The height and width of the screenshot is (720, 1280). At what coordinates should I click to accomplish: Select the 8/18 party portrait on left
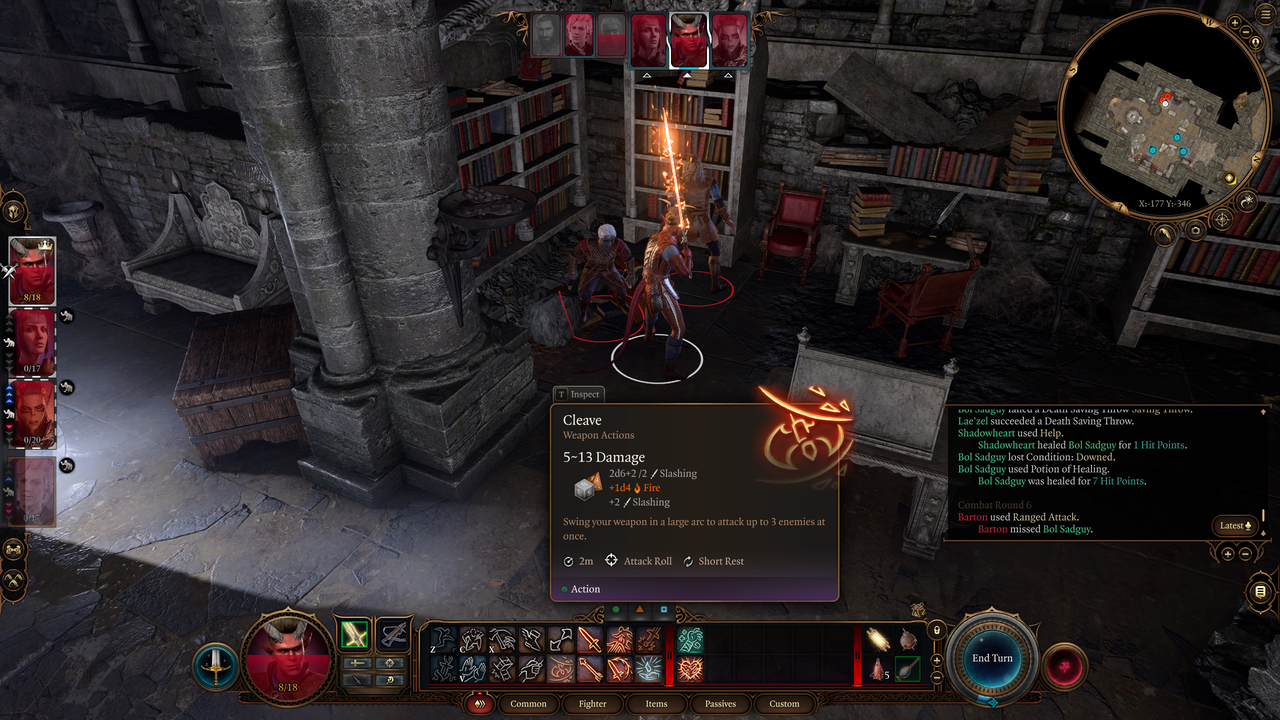coord(32,271)
